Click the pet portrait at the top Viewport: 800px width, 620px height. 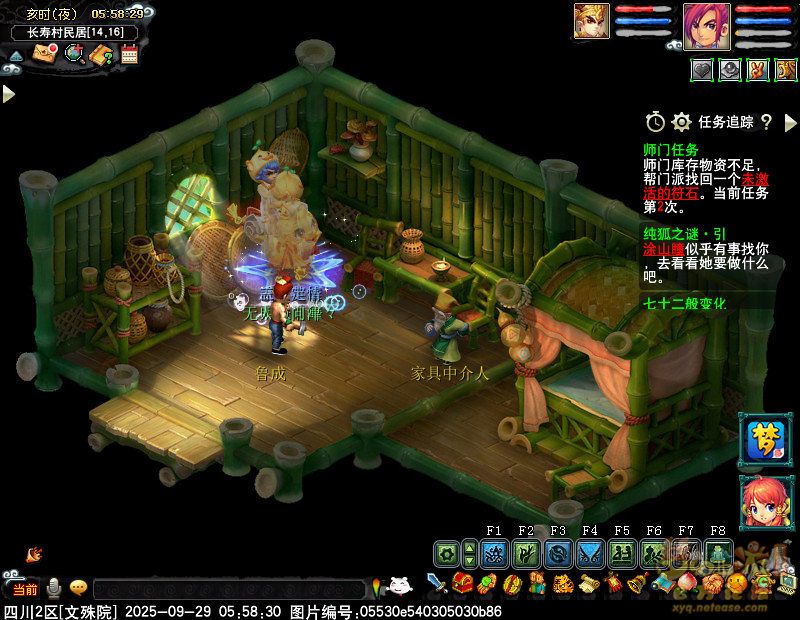click(x=591, y=21)
